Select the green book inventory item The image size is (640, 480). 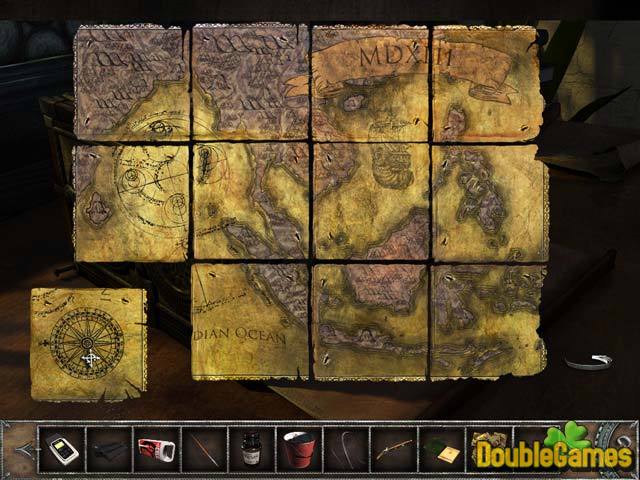click(442, 448)
